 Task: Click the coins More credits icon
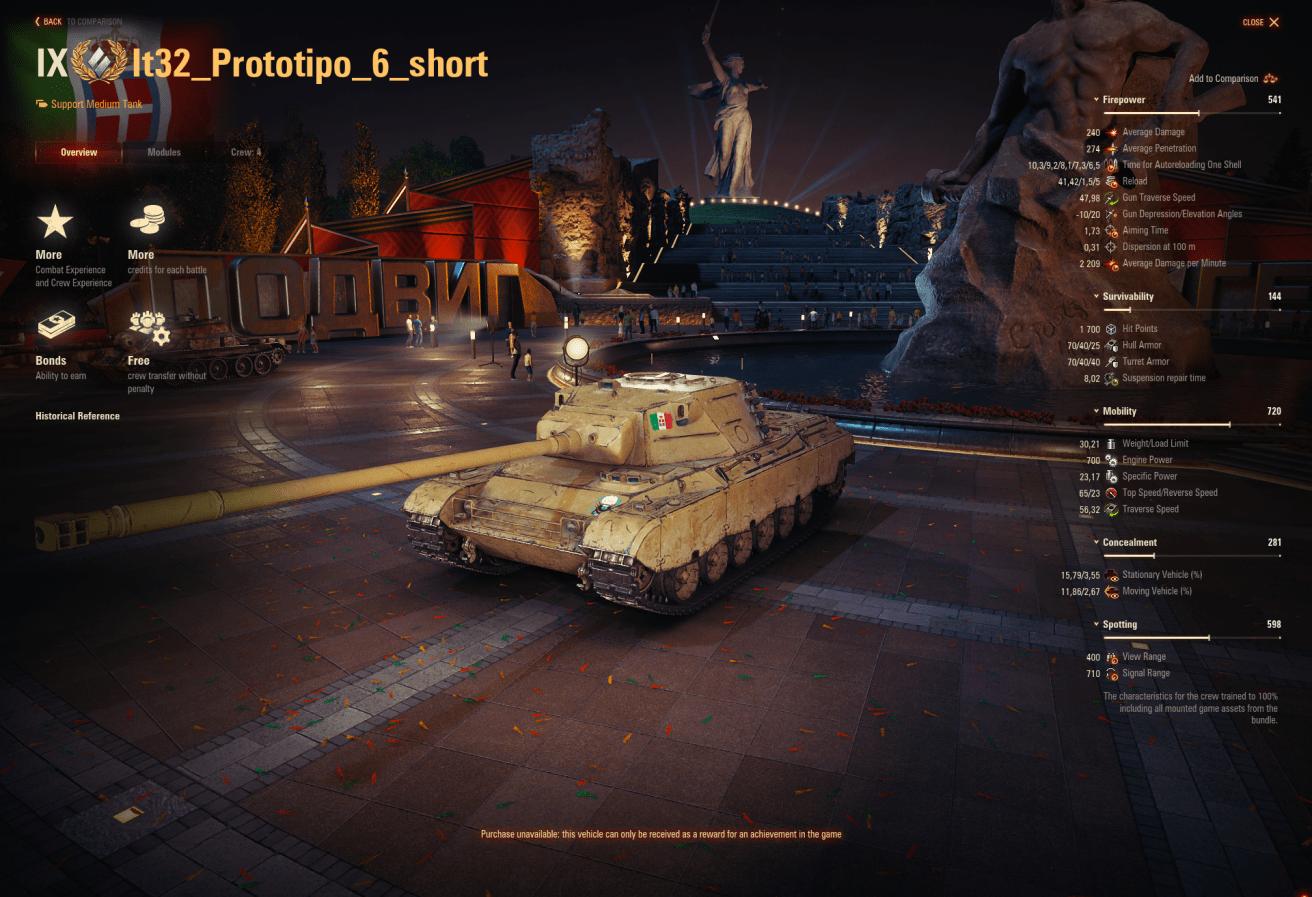(149, 220)
